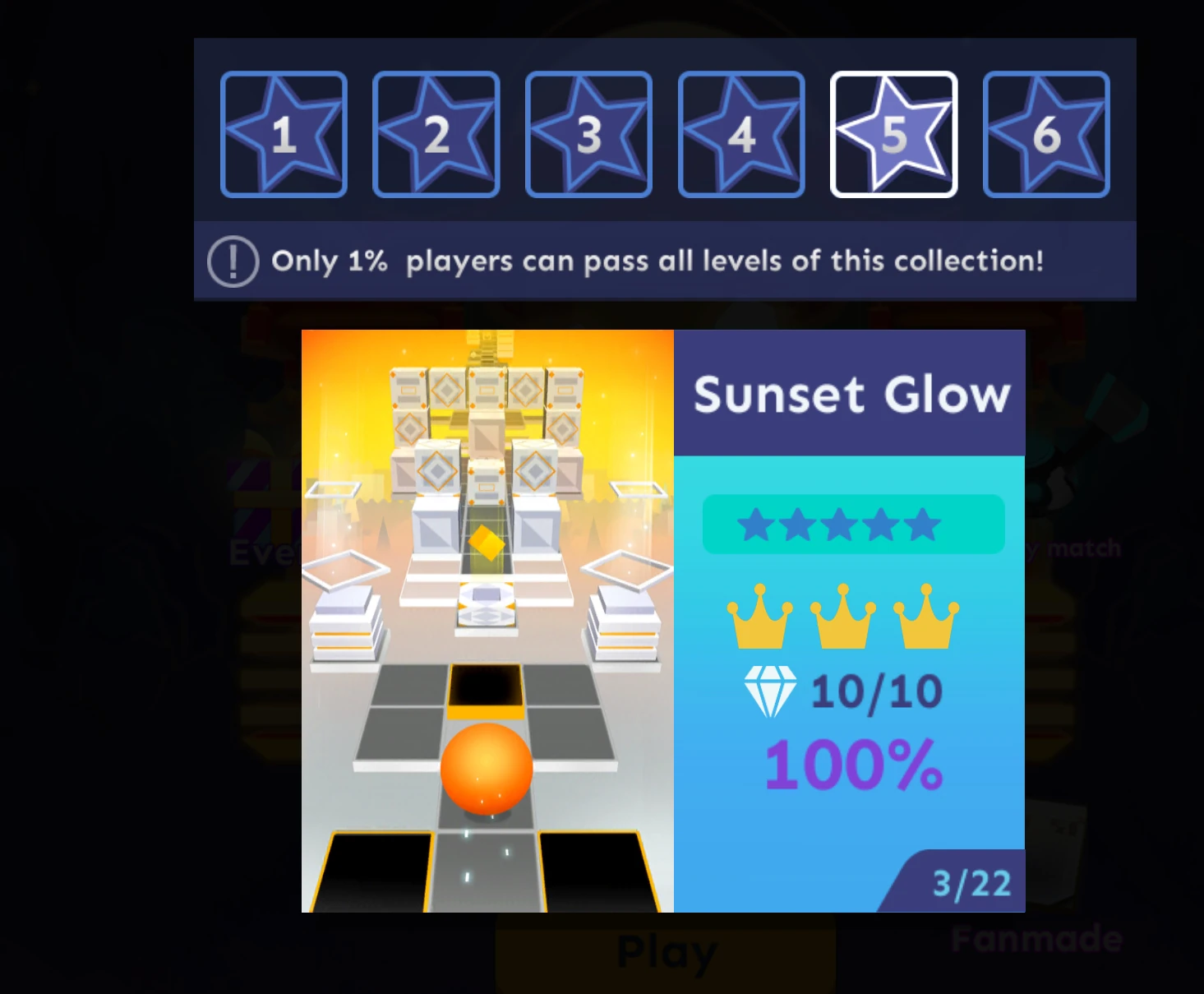1204x994 pixels.
Task: Expand the five-star difficulty rating bar
Action: tap(853, 525)
